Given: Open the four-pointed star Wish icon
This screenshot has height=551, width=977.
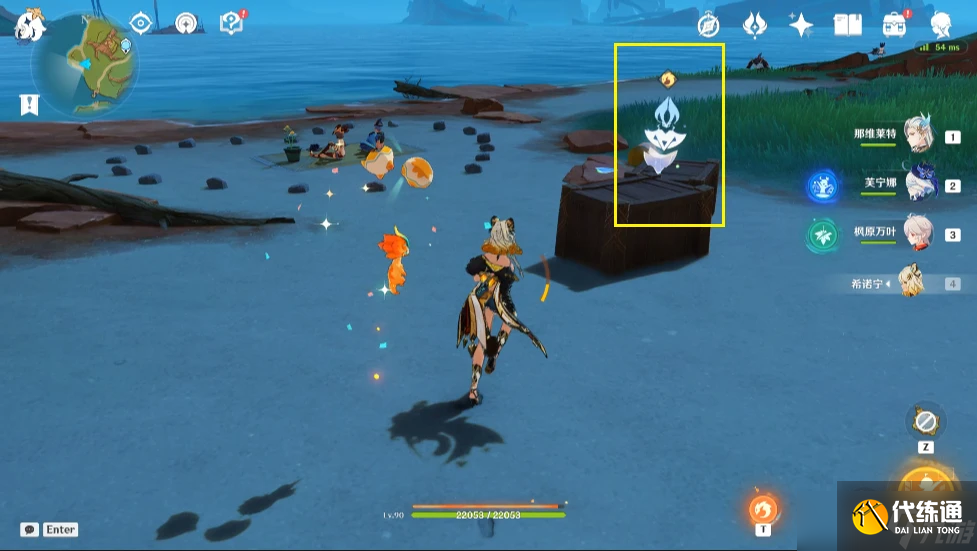Looking at the screenshot, I should tap(801, 25).
